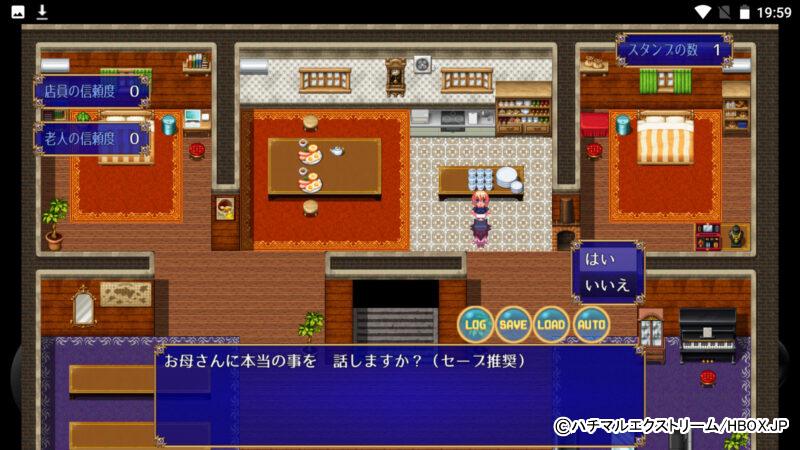The image size is (800, 450).
Task: Toggle the AUTO text advance button
Action: coord(591,324)
